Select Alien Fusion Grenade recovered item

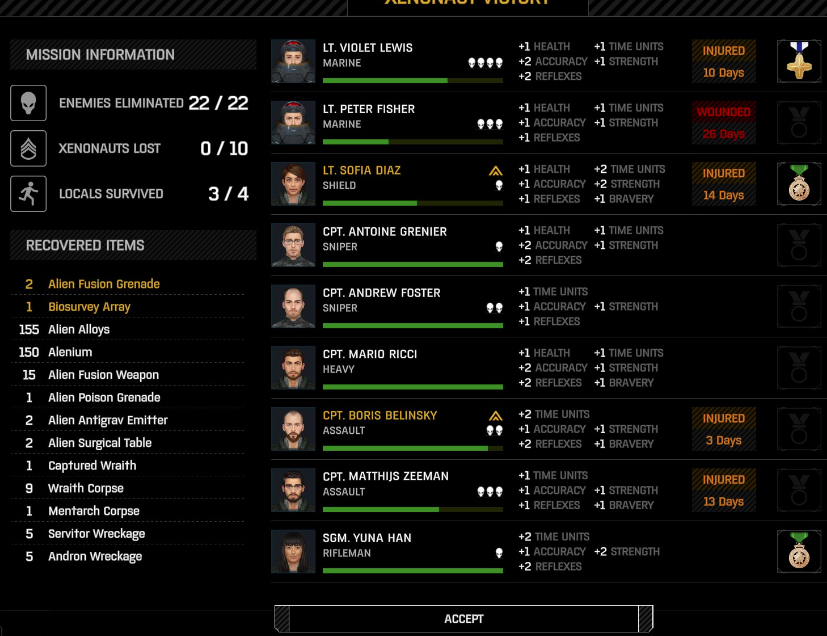pyautogui.click(x=104, y=284)
